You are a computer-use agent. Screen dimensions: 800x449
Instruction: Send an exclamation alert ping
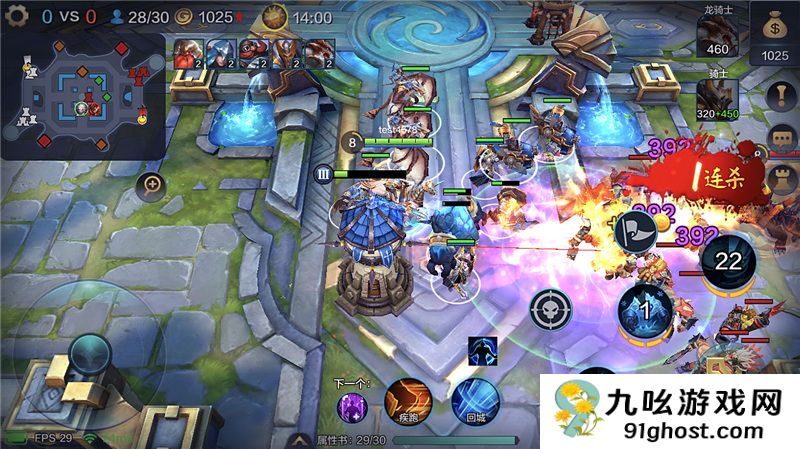(781, 93)
